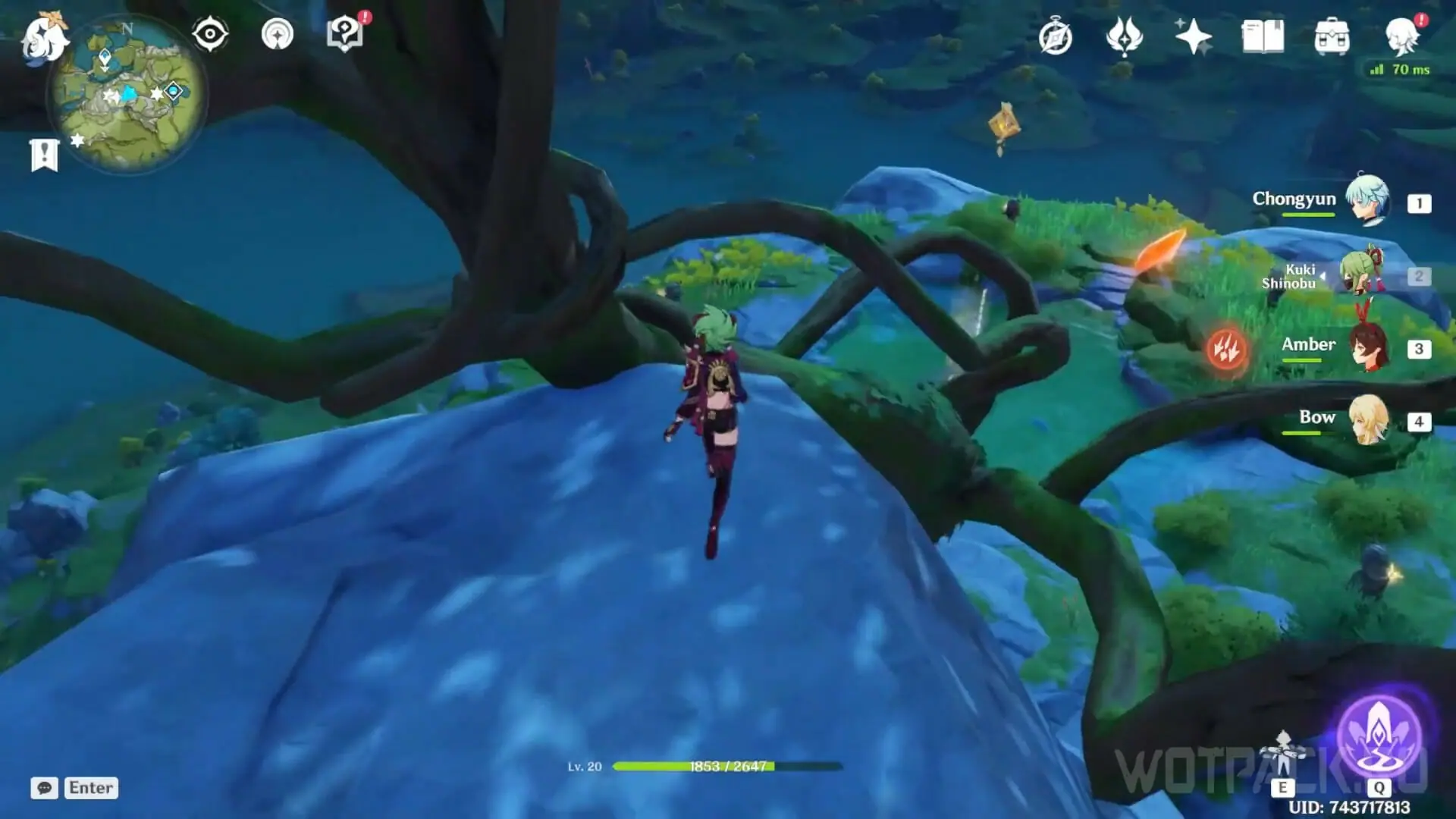Unleash the purple elemental burst
This screenshot has height=819, width=1456.
point(1378,736)
